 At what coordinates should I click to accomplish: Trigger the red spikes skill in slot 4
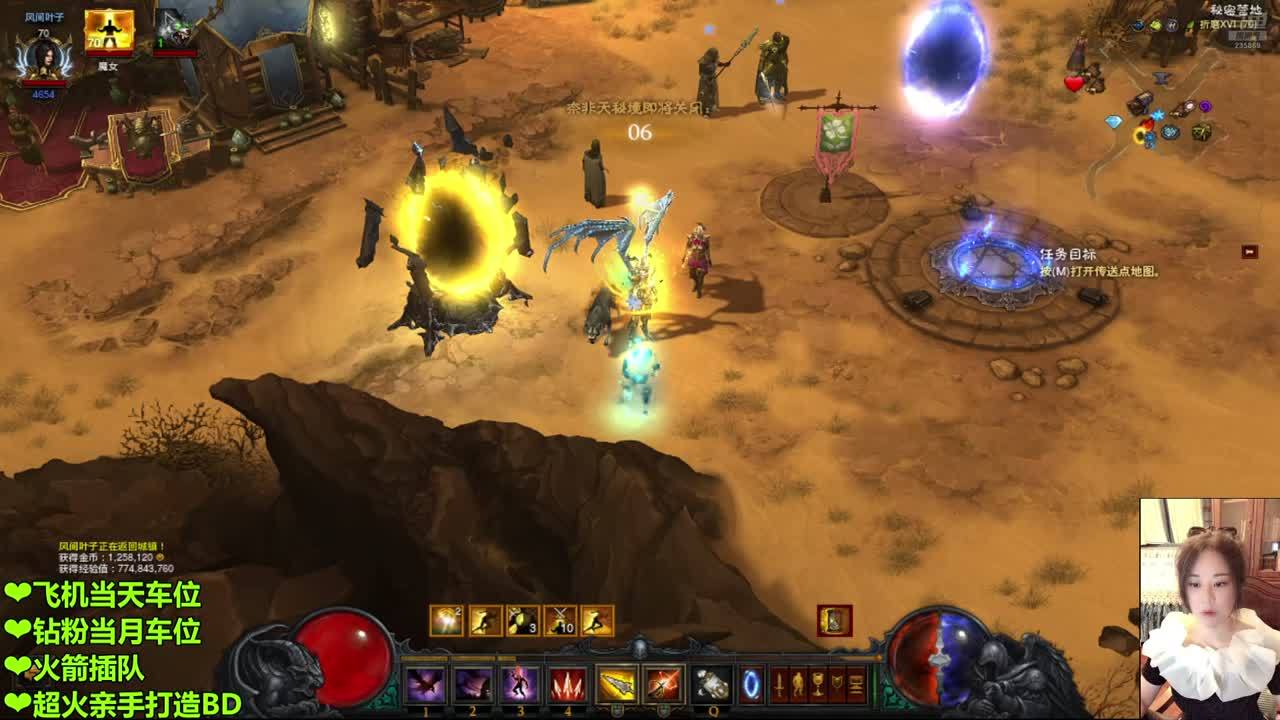pos(568,685)
